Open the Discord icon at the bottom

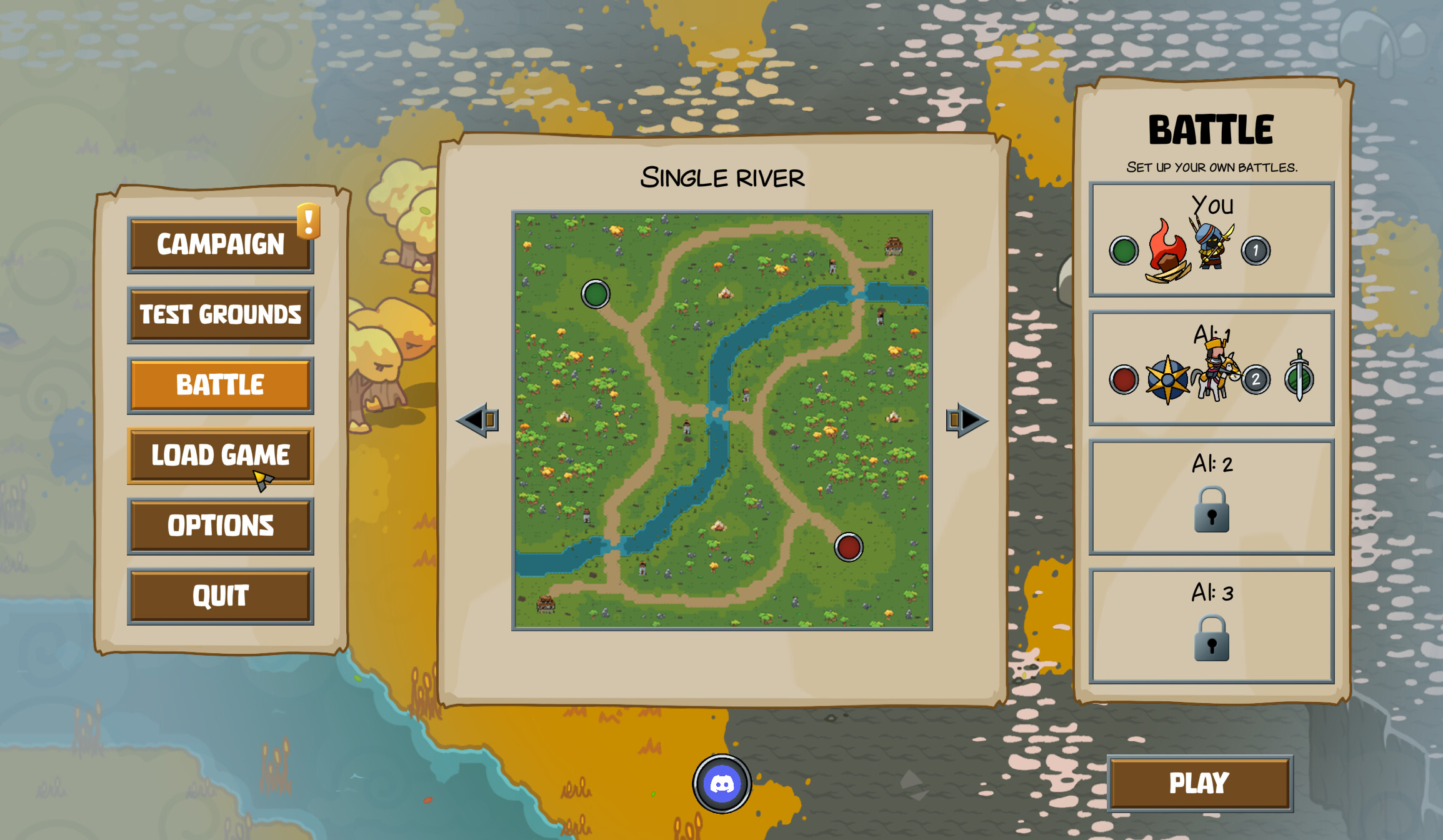(722, 784)
